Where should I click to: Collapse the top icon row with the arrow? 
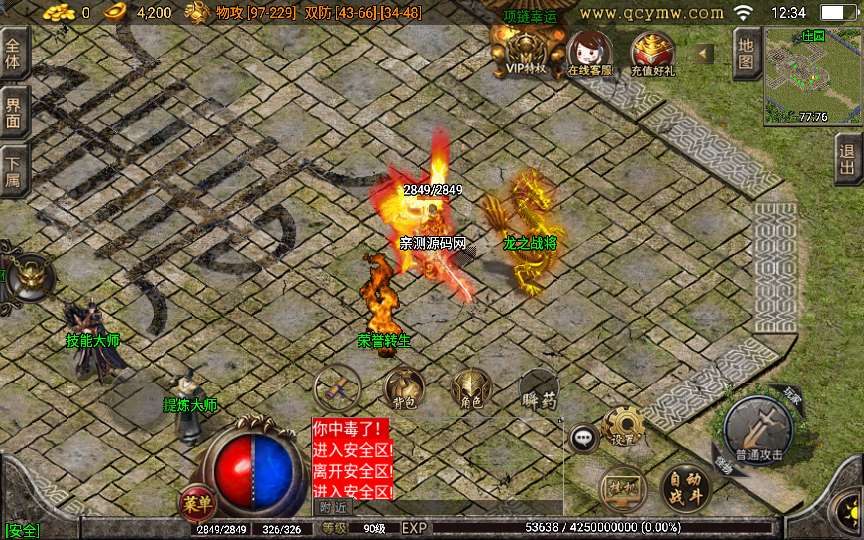(704, 53)
